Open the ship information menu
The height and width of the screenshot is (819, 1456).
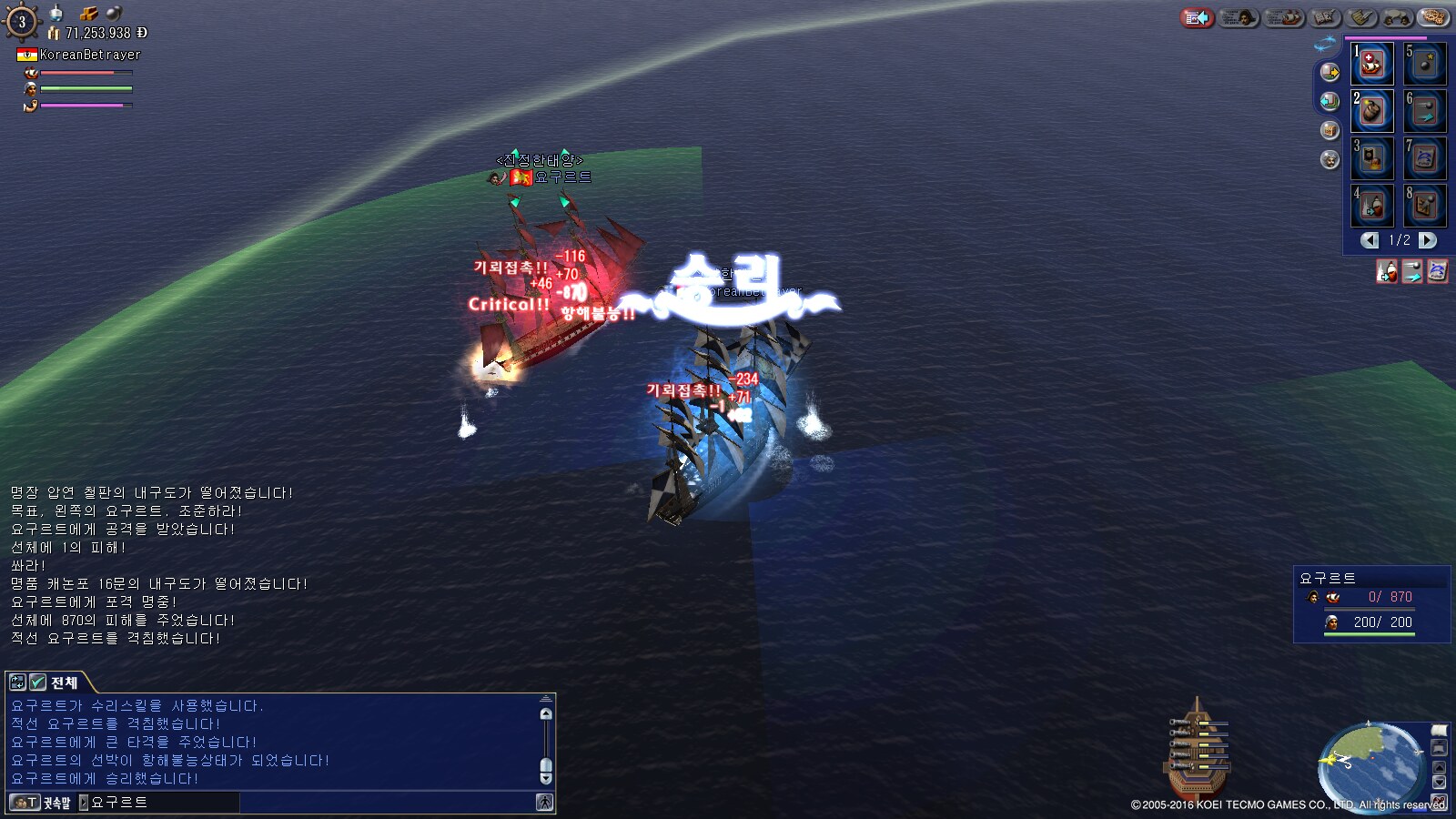[x=1284, y=17]
